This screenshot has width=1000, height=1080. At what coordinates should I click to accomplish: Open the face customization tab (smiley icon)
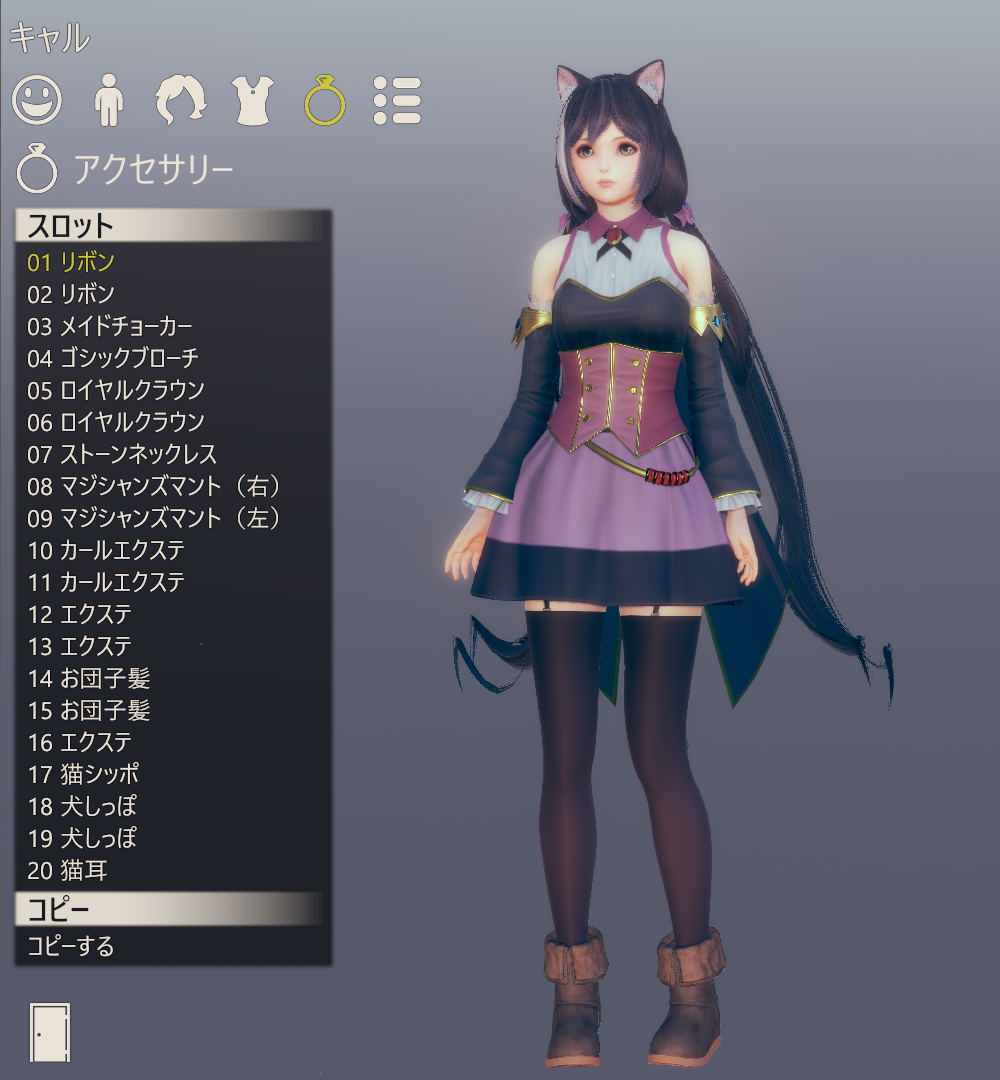click(37, 100)
